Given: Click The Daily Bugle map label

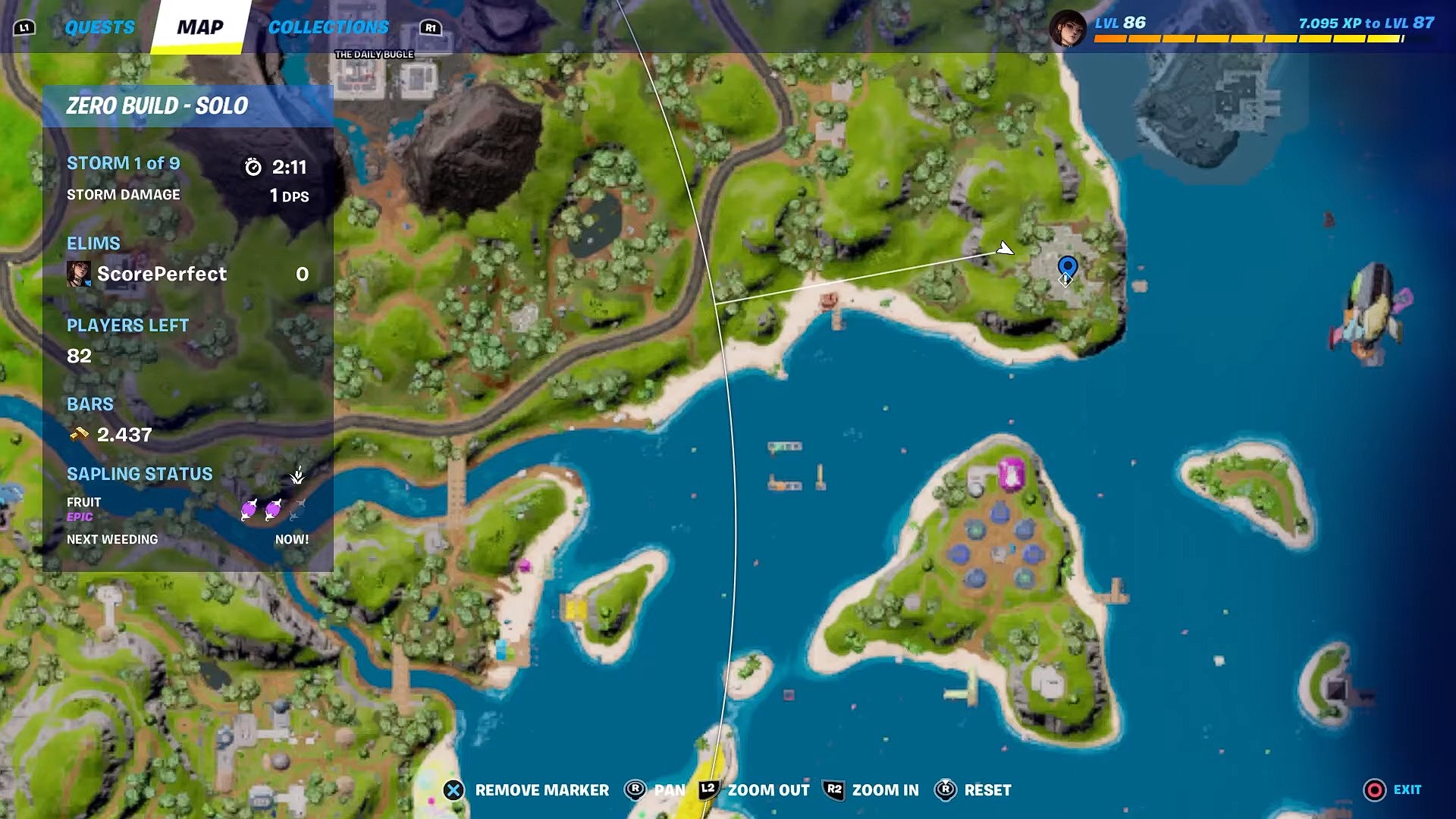Looking at the screenshot, I should point(374,54).
